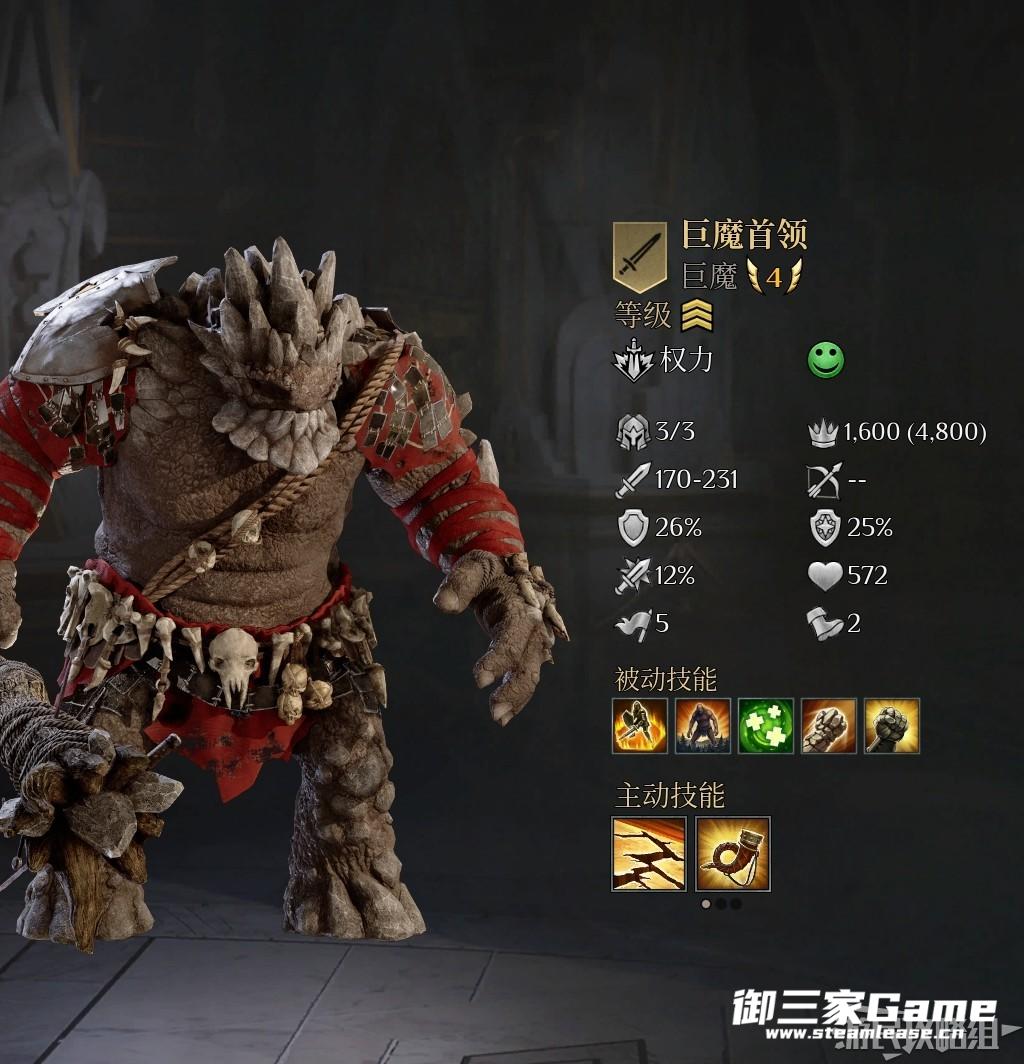Show the 等级 rank chevrons
Image resolution: width=1024 pixels, height=1064 pixels.
(x=696, y=317)
